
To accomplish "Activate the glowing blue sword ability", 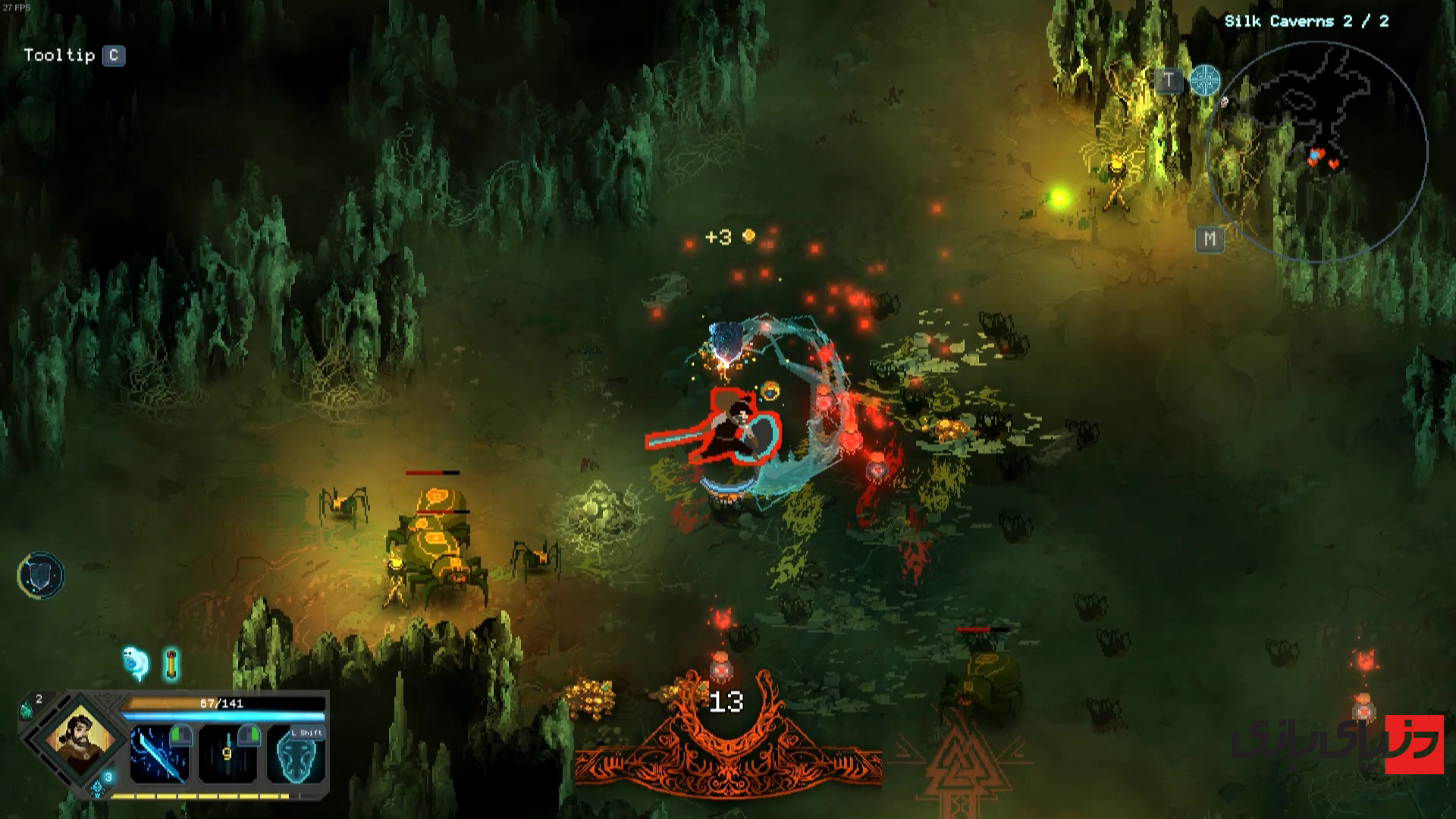I will coord(159,755).
